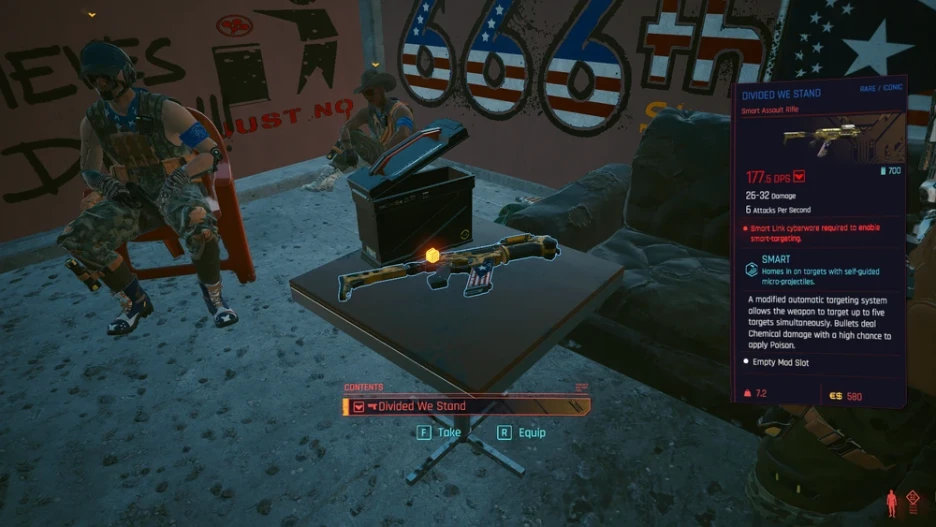Select the Divided We Stand loot entry
Image resolution: width=936 pixels, height=527 pixels.
(466, 406)
